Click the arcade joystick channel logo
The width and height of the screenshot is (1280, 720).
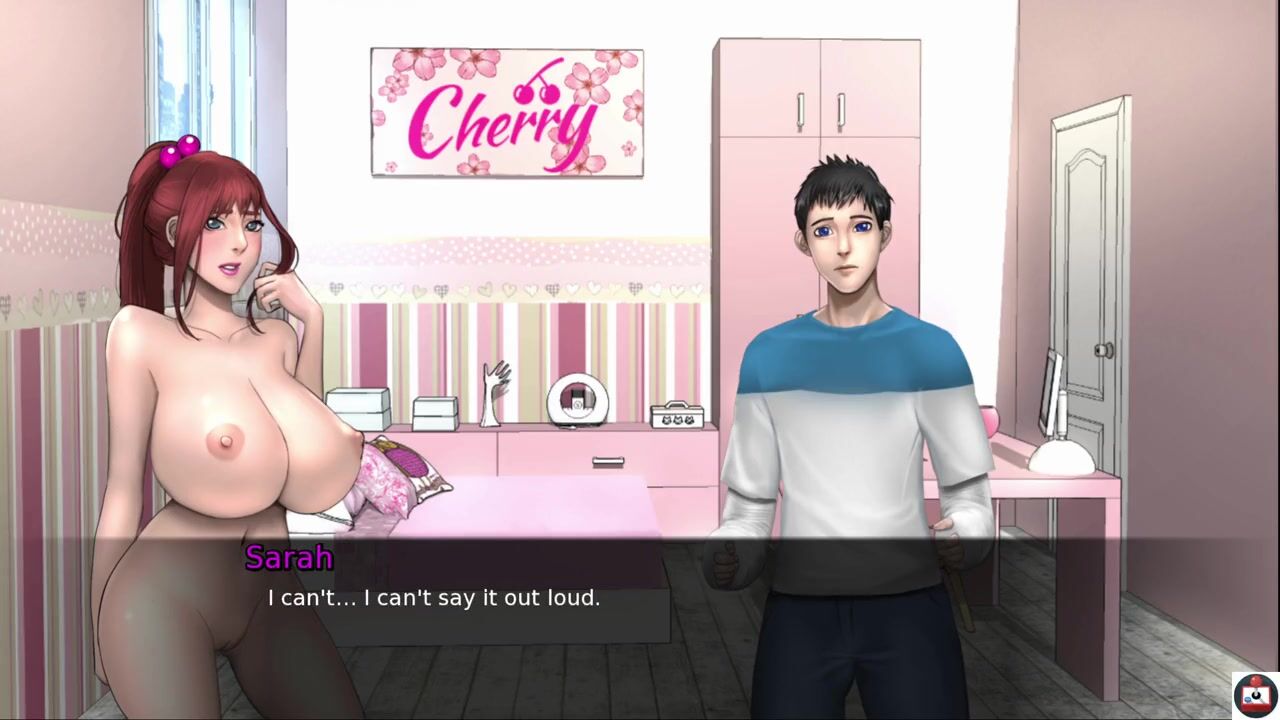(x=1253, y=694)
